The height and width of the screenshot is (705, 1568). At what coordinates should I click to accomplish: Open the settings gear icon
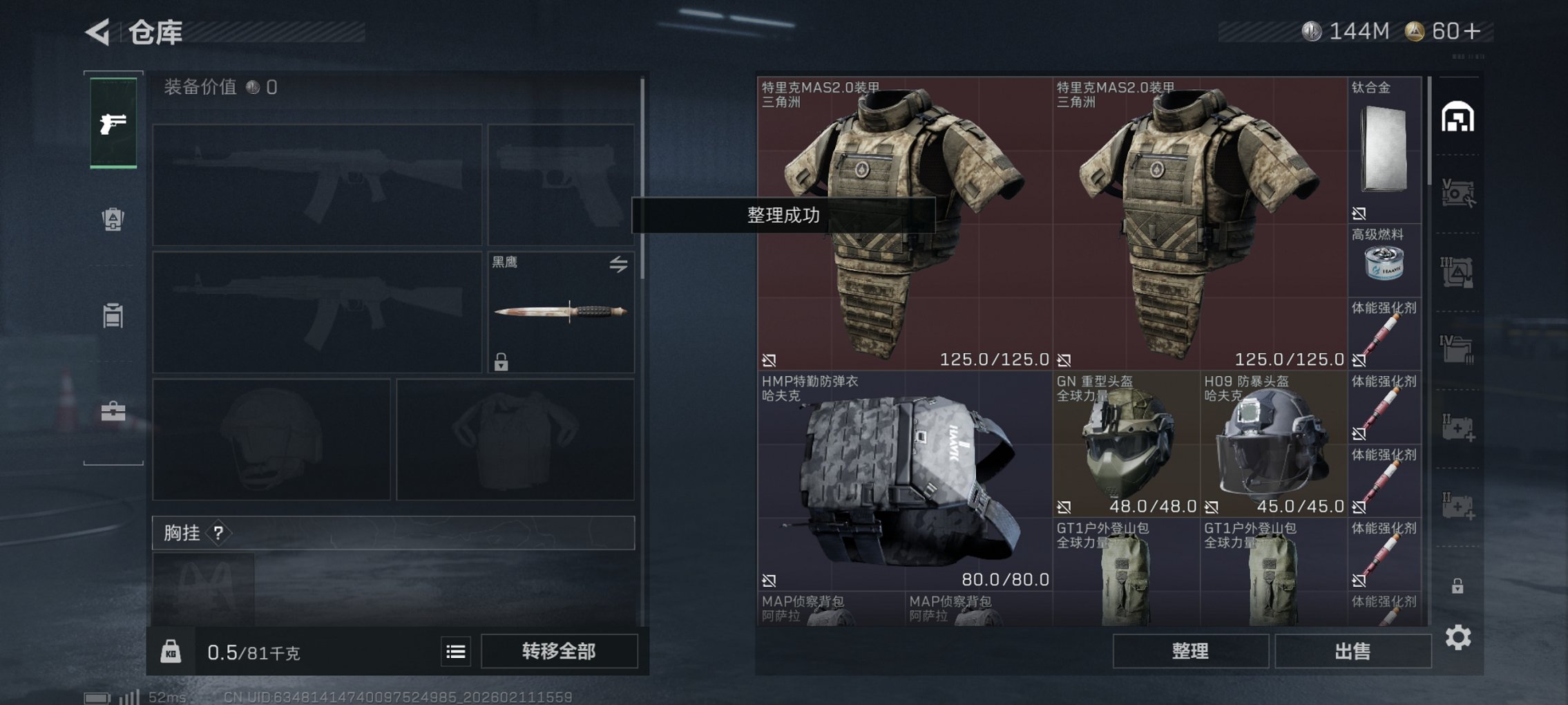tap(1459, 637)
